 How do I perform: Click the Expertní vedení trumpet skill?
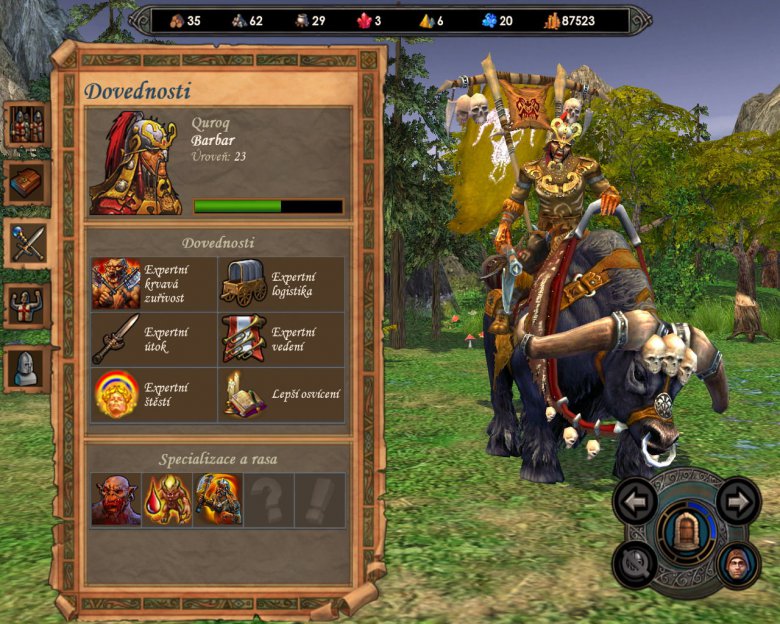tap(243, 339)
